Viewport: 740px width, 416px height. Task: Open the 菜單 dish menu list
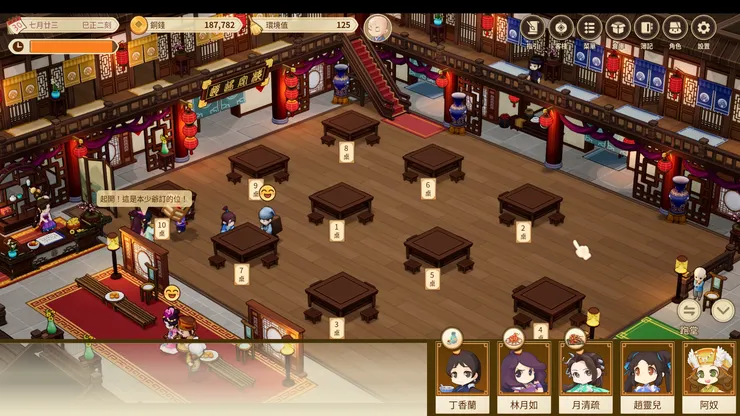[590, 28]
